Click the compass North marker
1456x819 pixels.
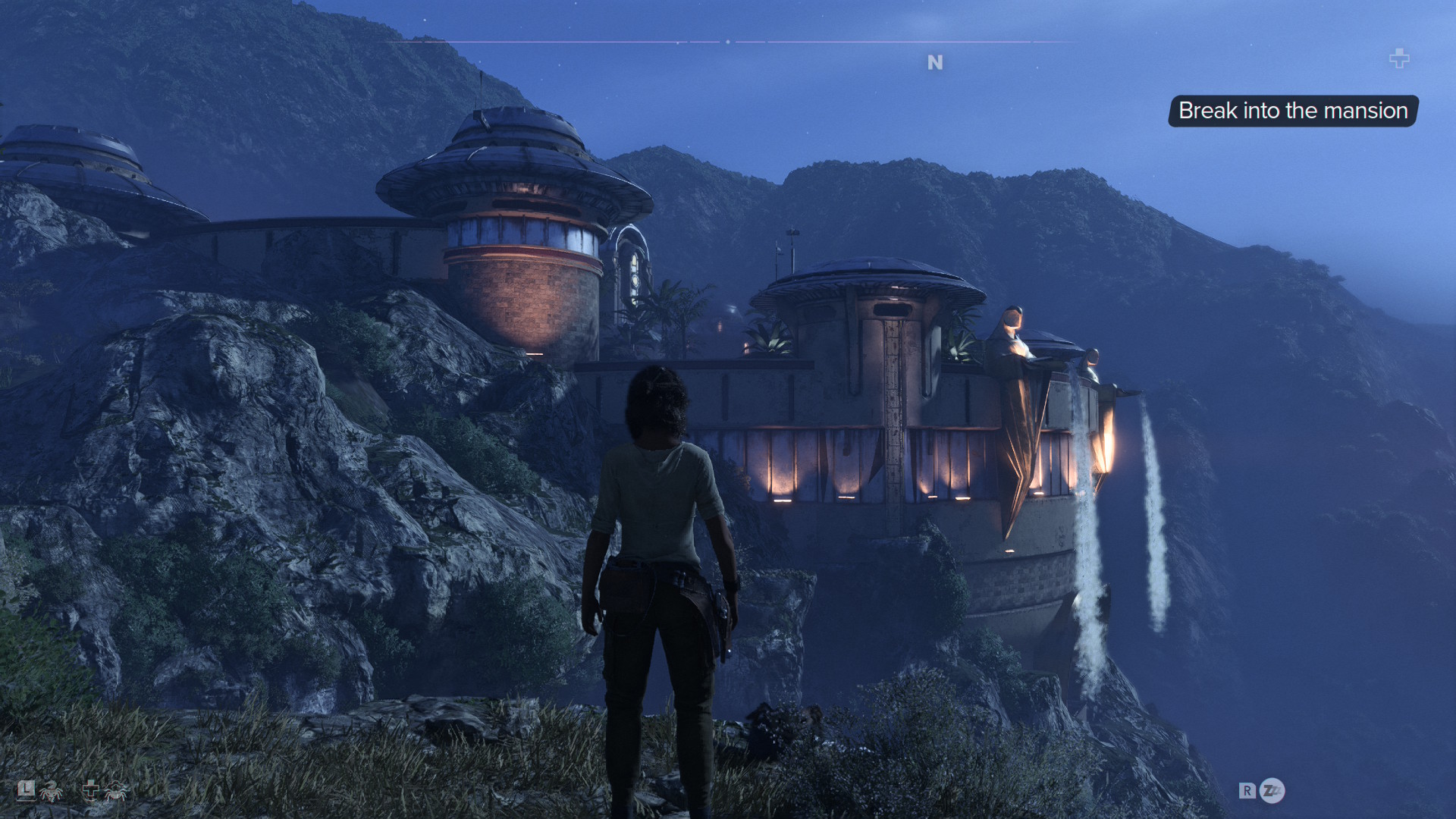pyautogui.click(x=935, y=62)
